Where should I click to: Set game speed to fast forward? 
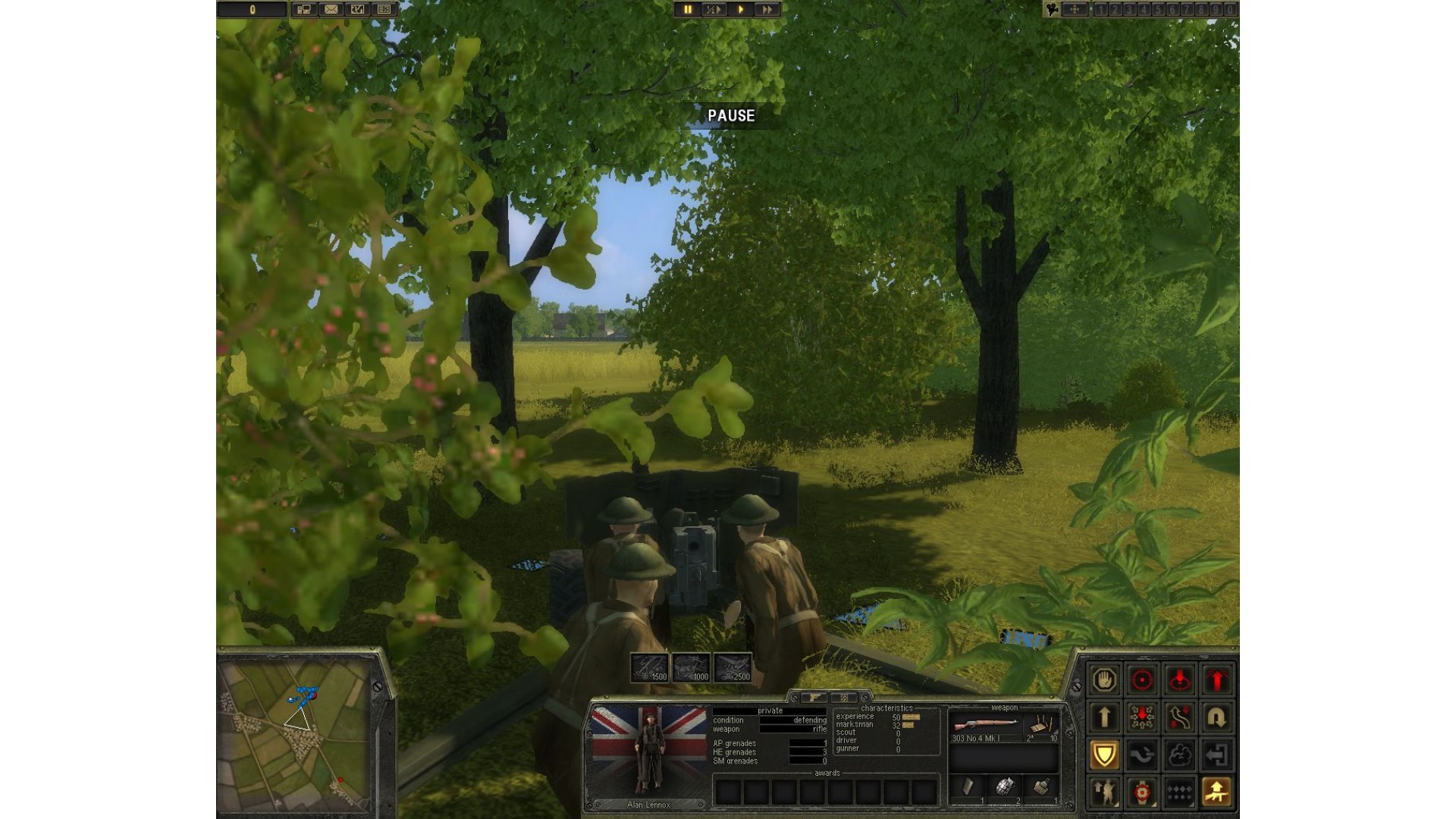click(767, 10)
